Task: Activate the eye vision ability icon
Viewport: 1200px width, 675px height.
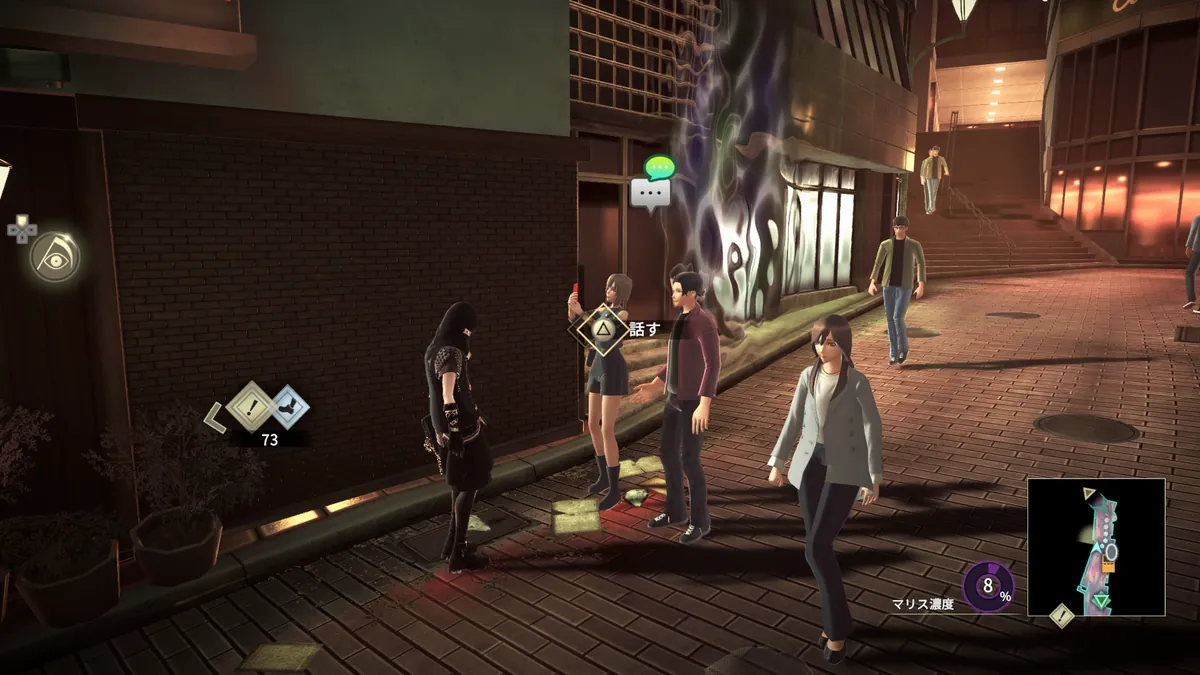Action: tap(54, 258)
